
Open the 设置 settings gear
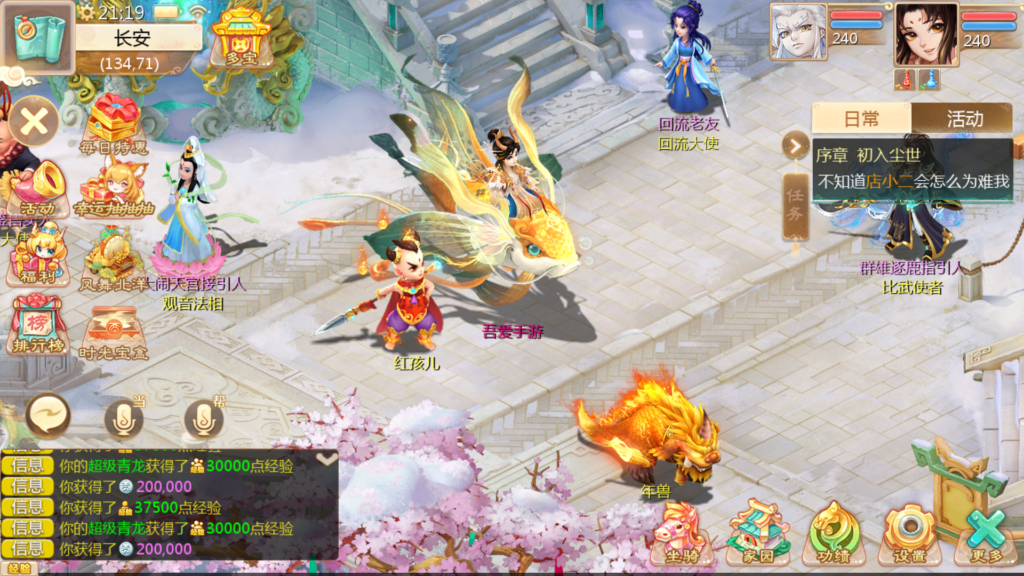[909, 533]
